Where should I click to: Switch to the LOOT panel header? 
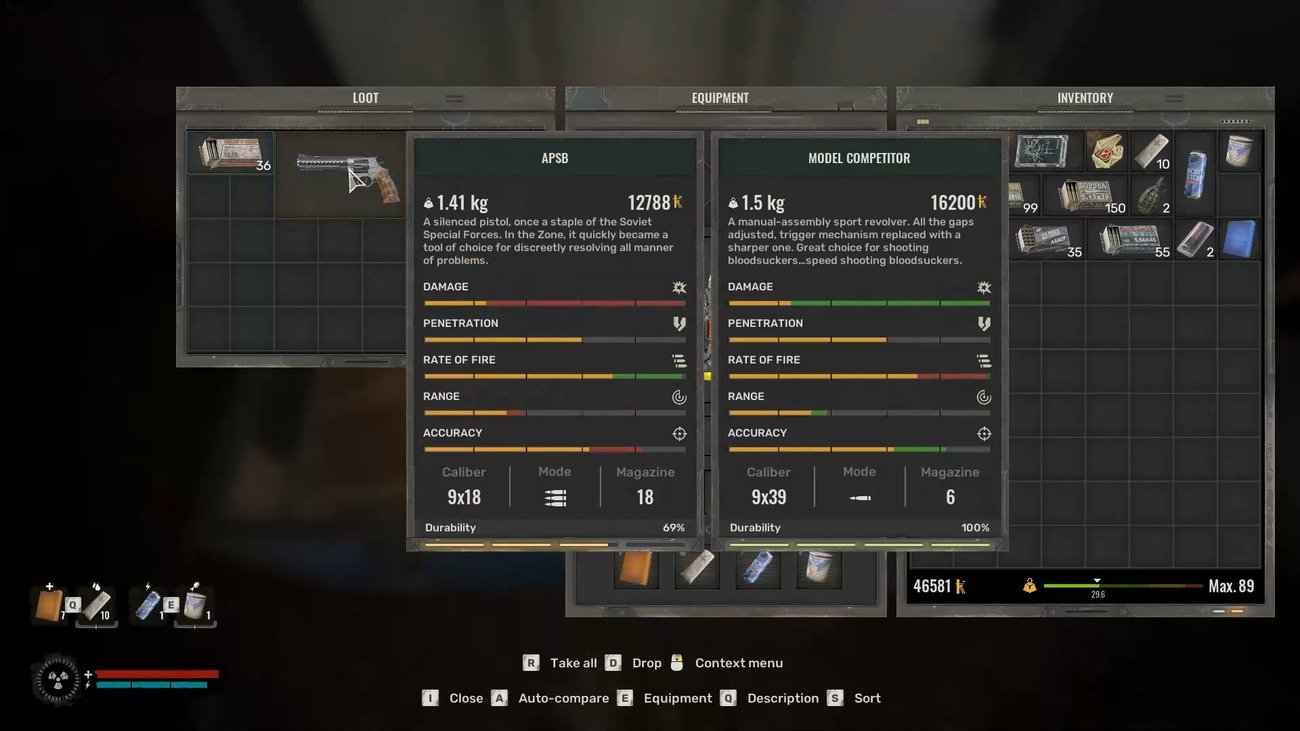tap(365, 97)
